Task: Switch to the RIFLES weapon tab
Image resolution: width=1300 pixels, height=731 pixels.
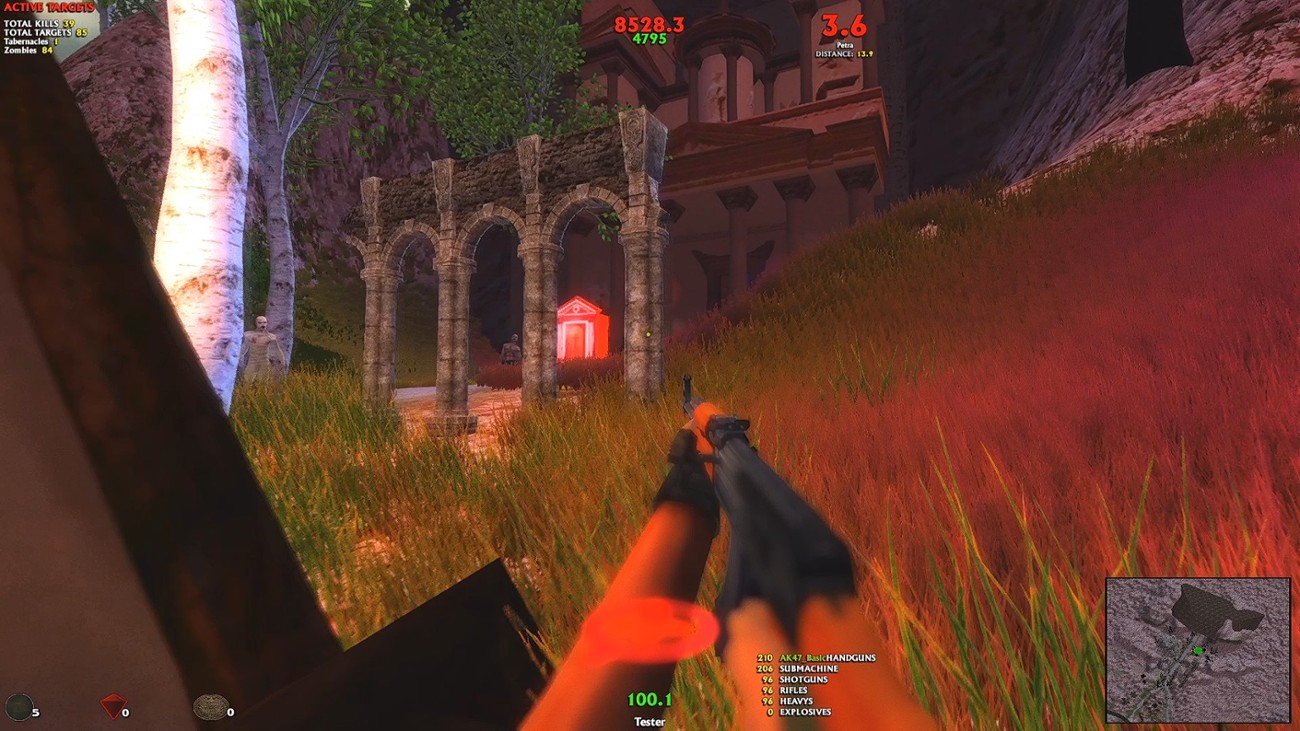Action: (x=793, y=690)
